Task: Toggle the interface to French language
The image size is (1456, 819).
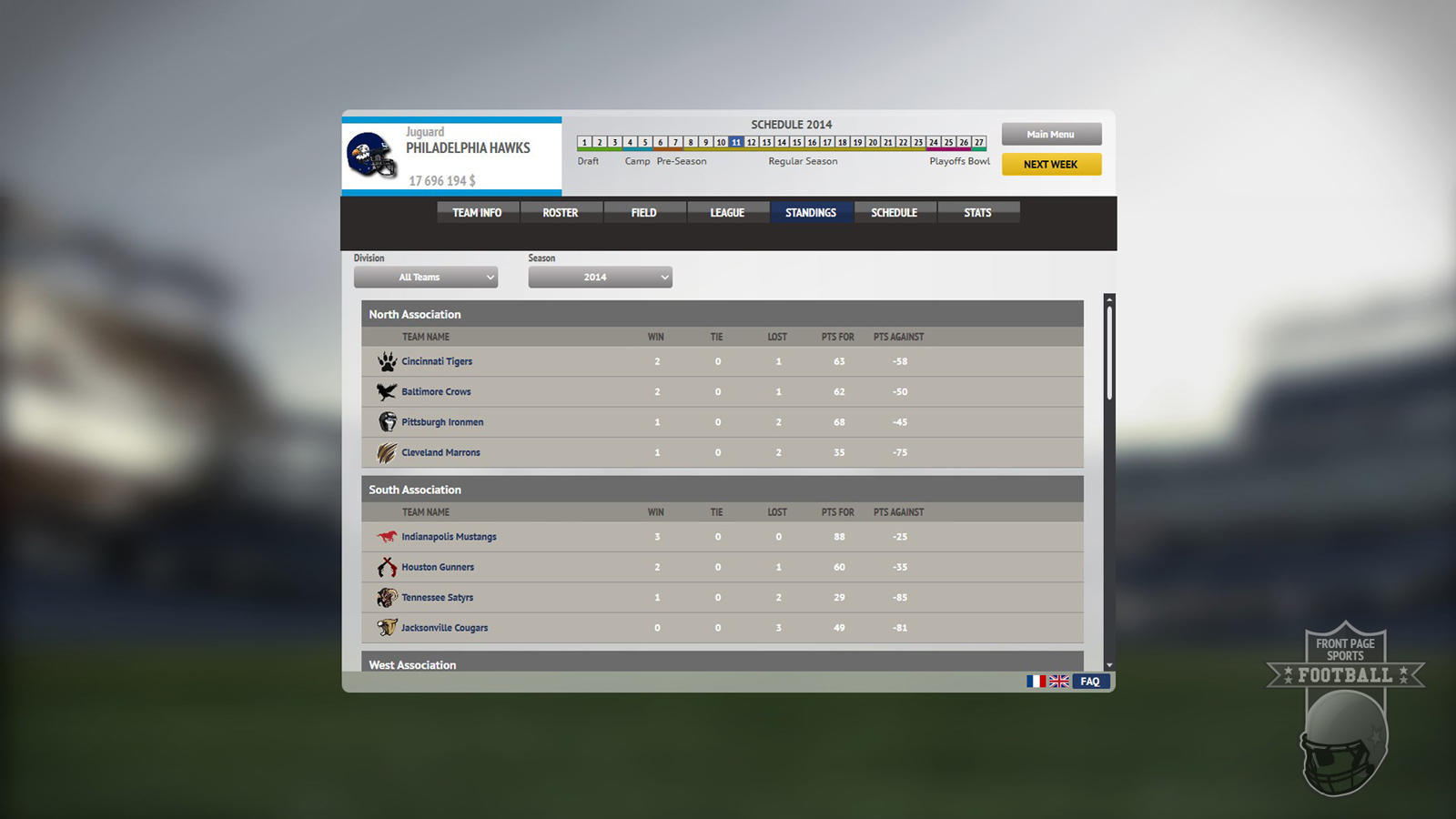Action: pos(1036,681)
